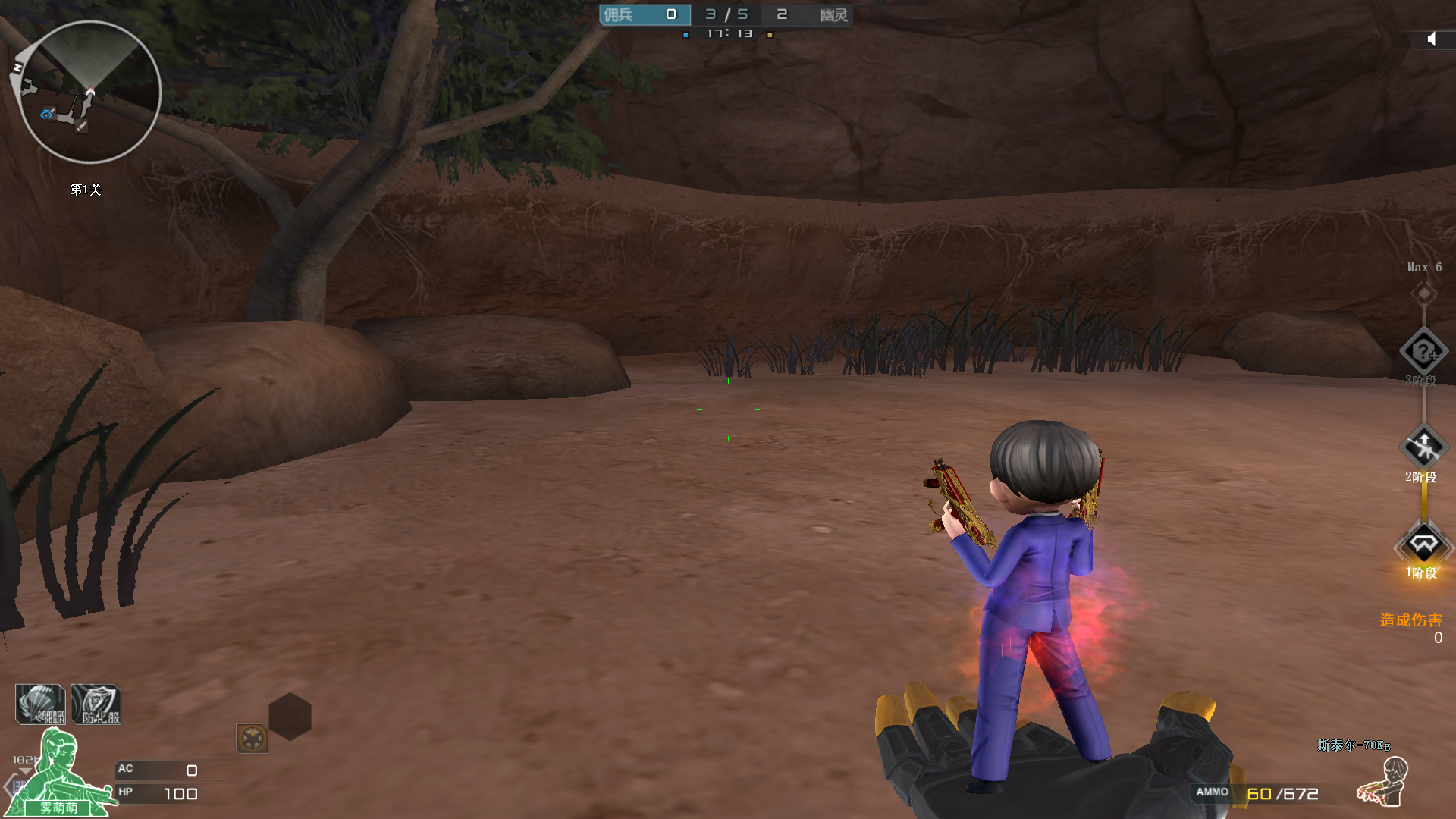Select the Damage Down parachute buff icon
1456x819 pixels.
pos(40,704)
